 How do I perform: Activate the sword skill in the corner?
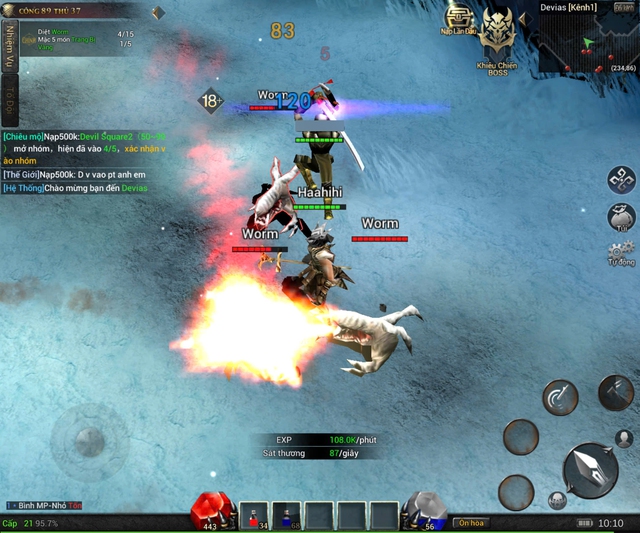point(615,391)
